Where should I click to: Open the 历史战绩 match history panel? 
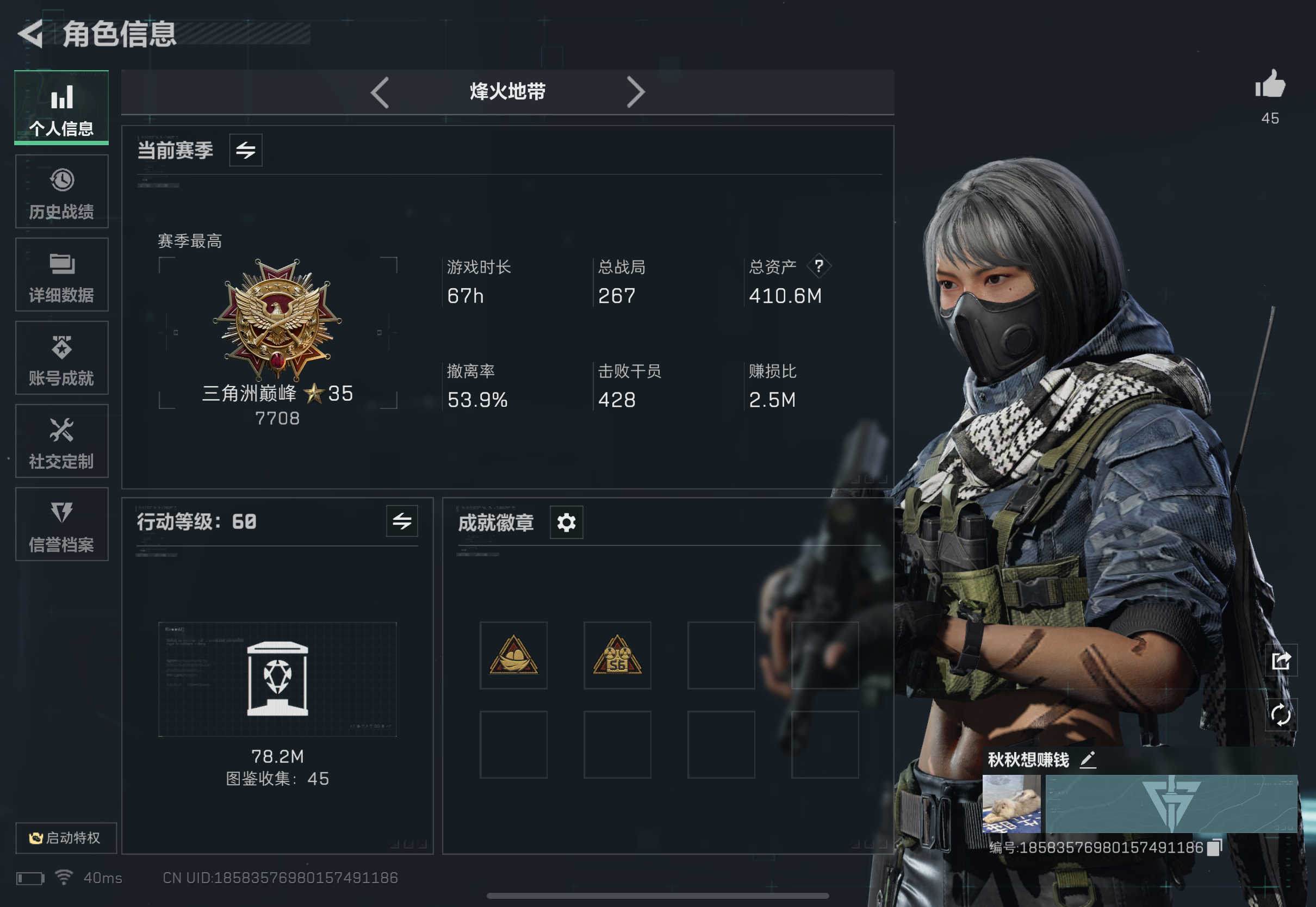tap(61, 190)
